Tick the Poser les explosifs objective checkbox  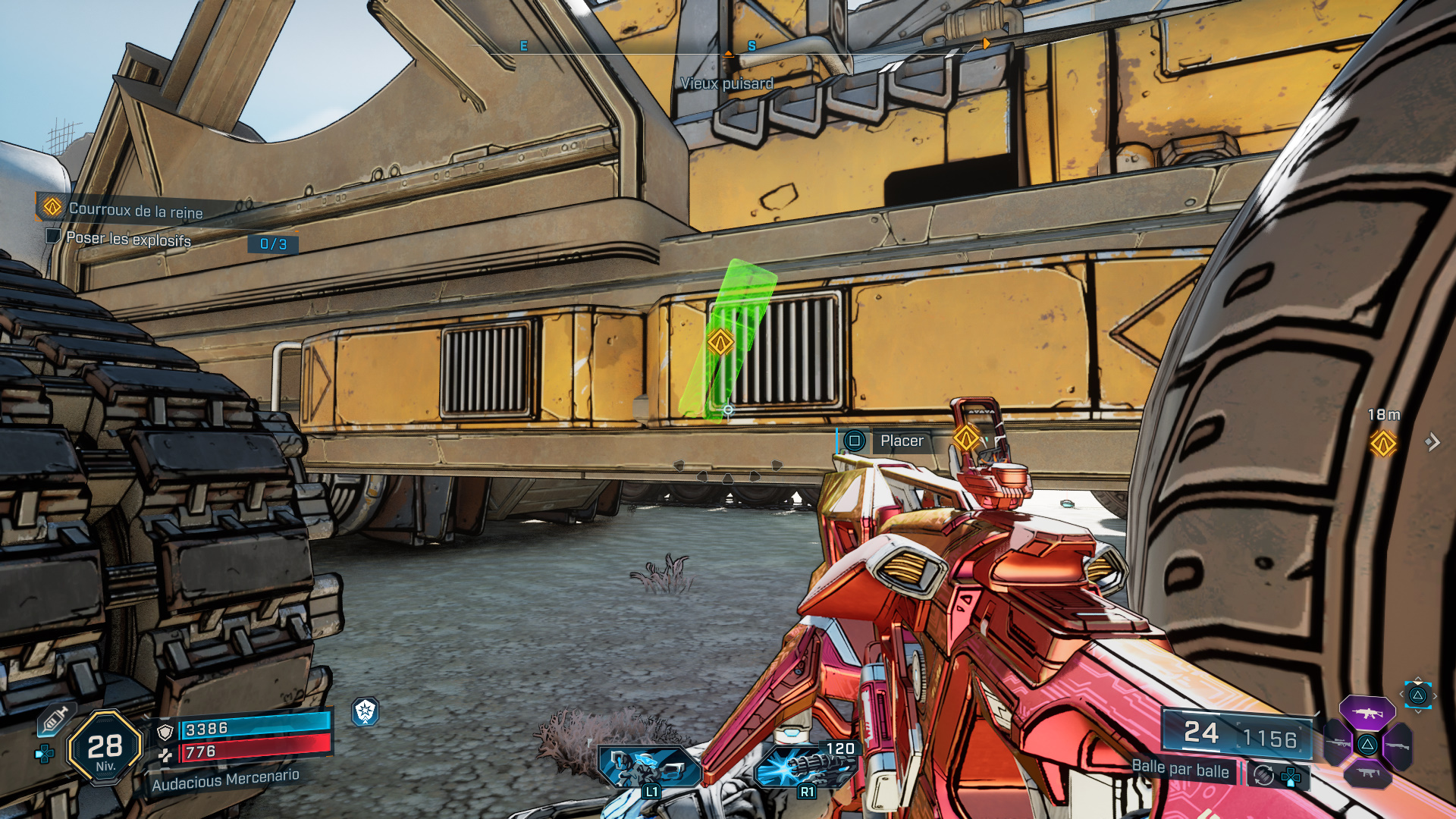(53, 236)
